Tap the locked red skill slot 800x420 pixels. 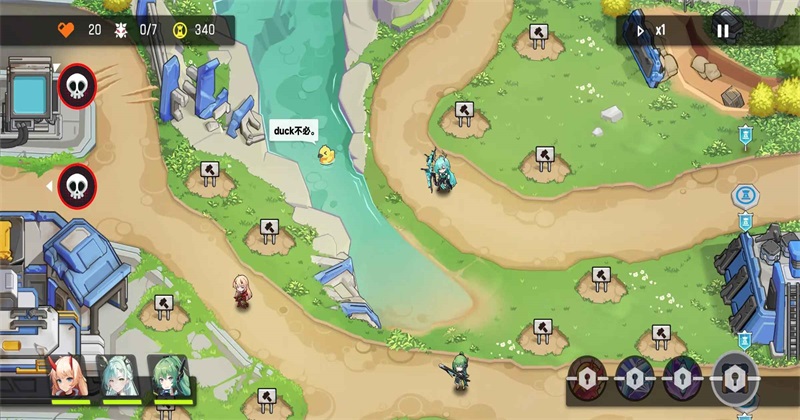click(587, 379)
